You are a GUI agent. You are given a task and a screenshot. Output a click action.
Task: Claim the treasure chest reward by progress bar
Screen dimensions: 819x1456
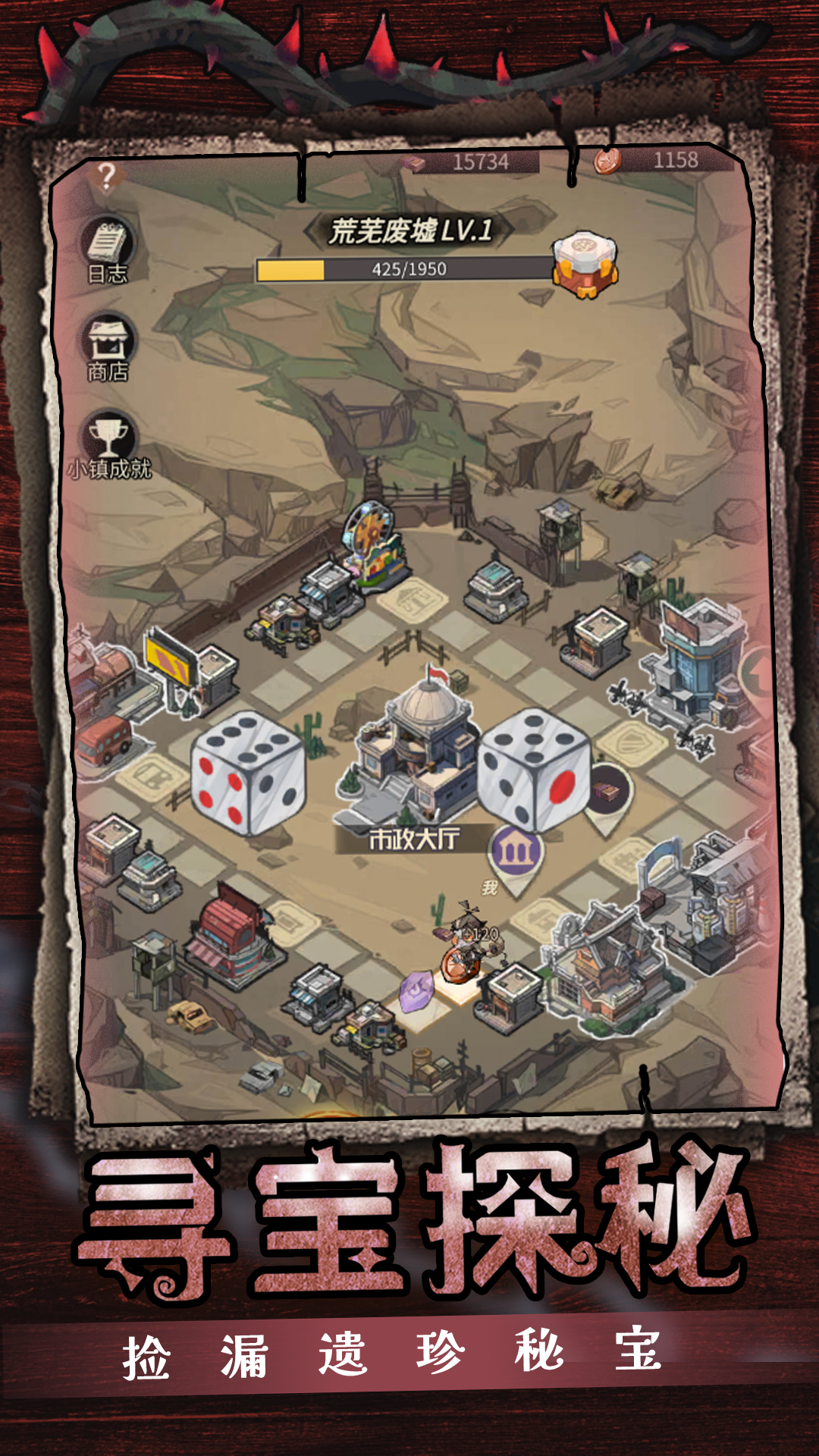(585, 265)
